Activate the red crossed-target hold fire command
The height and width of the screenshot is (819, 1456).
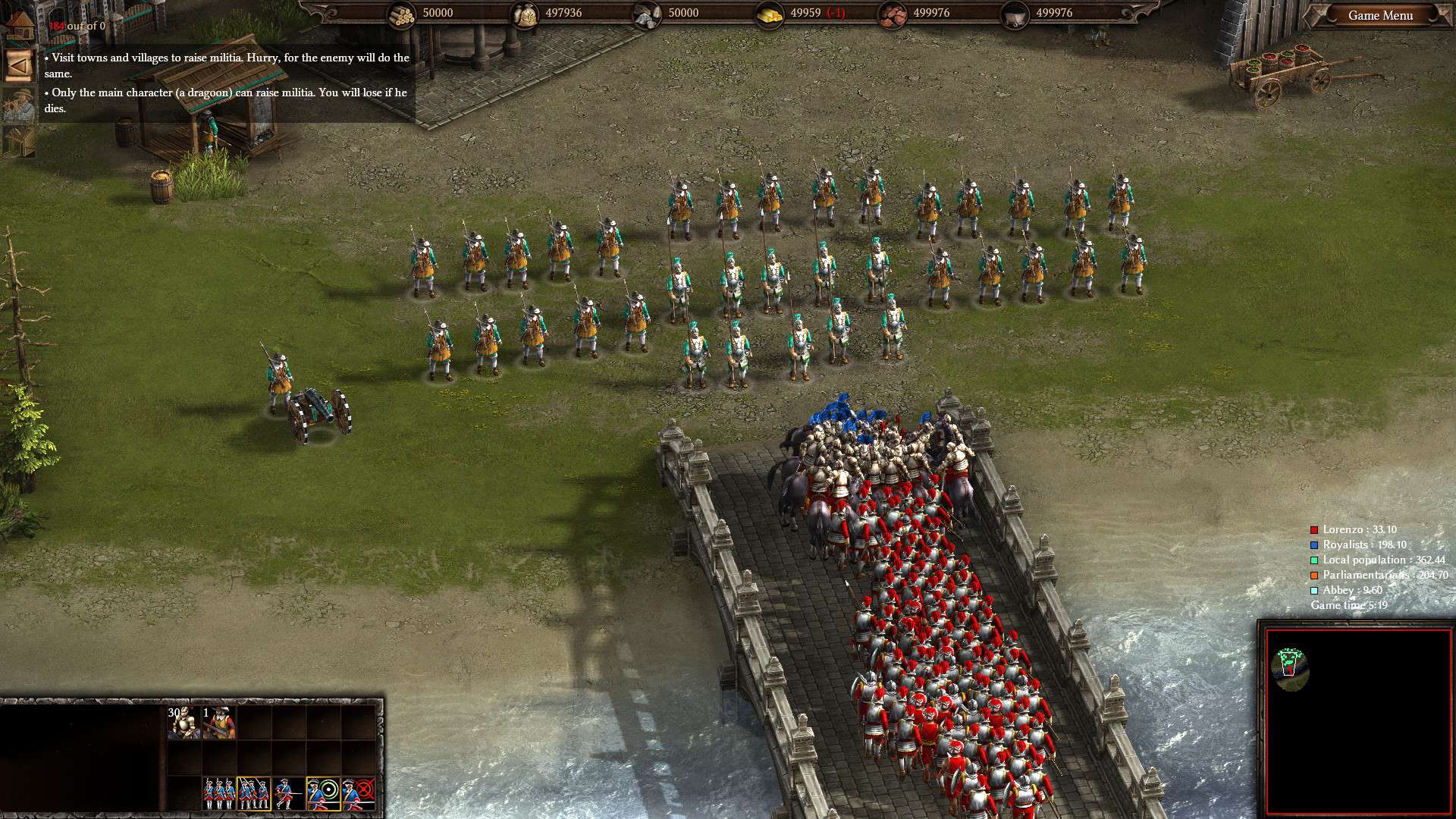point(359,794)
